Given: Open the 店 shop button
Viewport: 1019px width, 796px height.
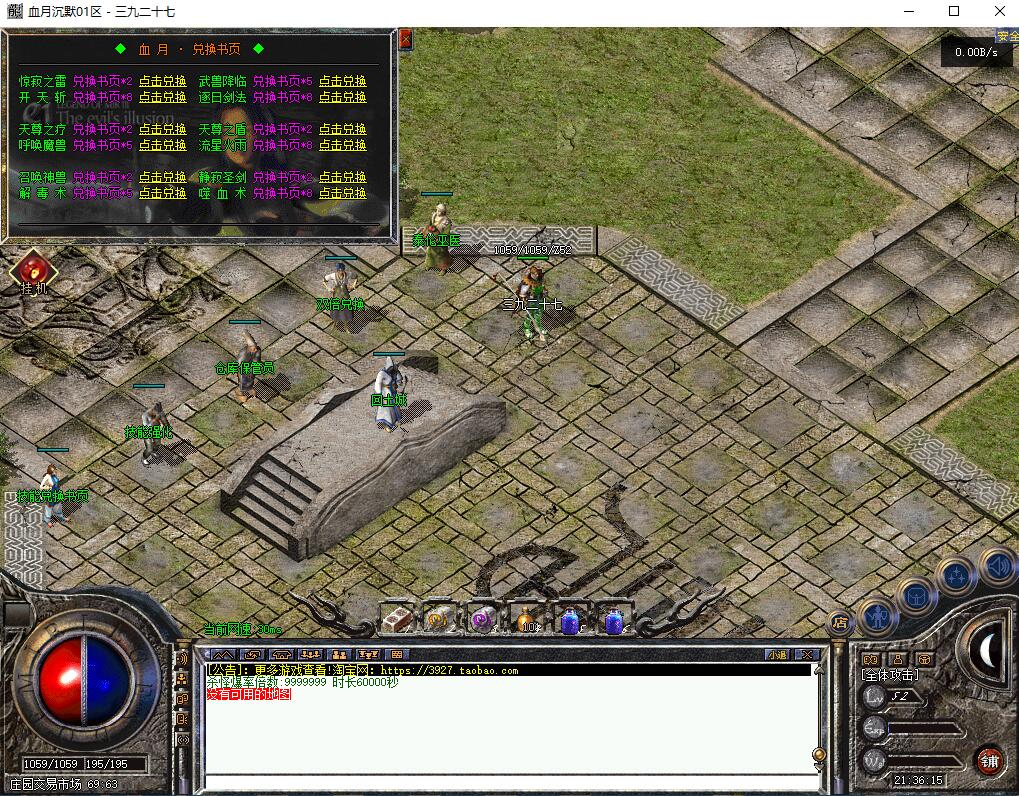Looking at the screenshot, I should 840,623.
